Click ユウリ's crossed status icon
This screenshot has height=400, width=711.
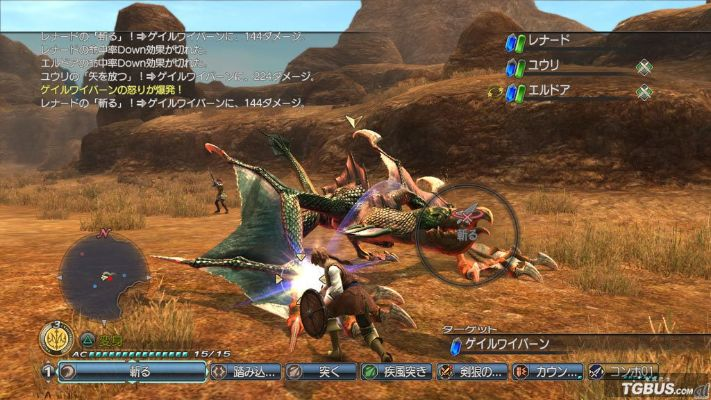pos(645,68)
